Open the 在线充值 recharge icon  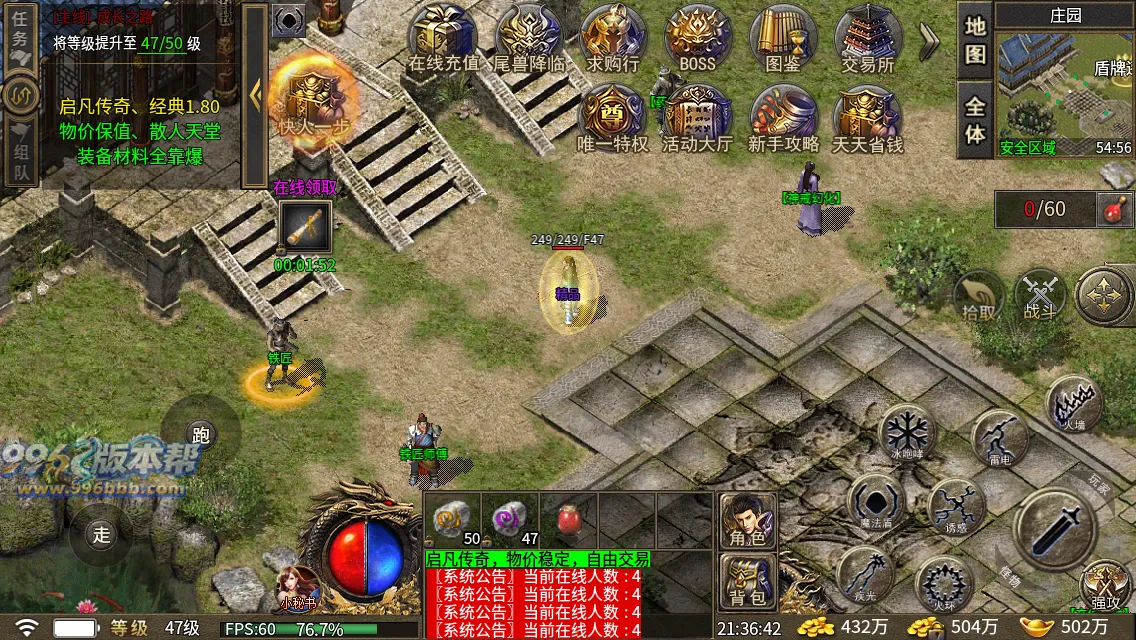pos(444,38)
